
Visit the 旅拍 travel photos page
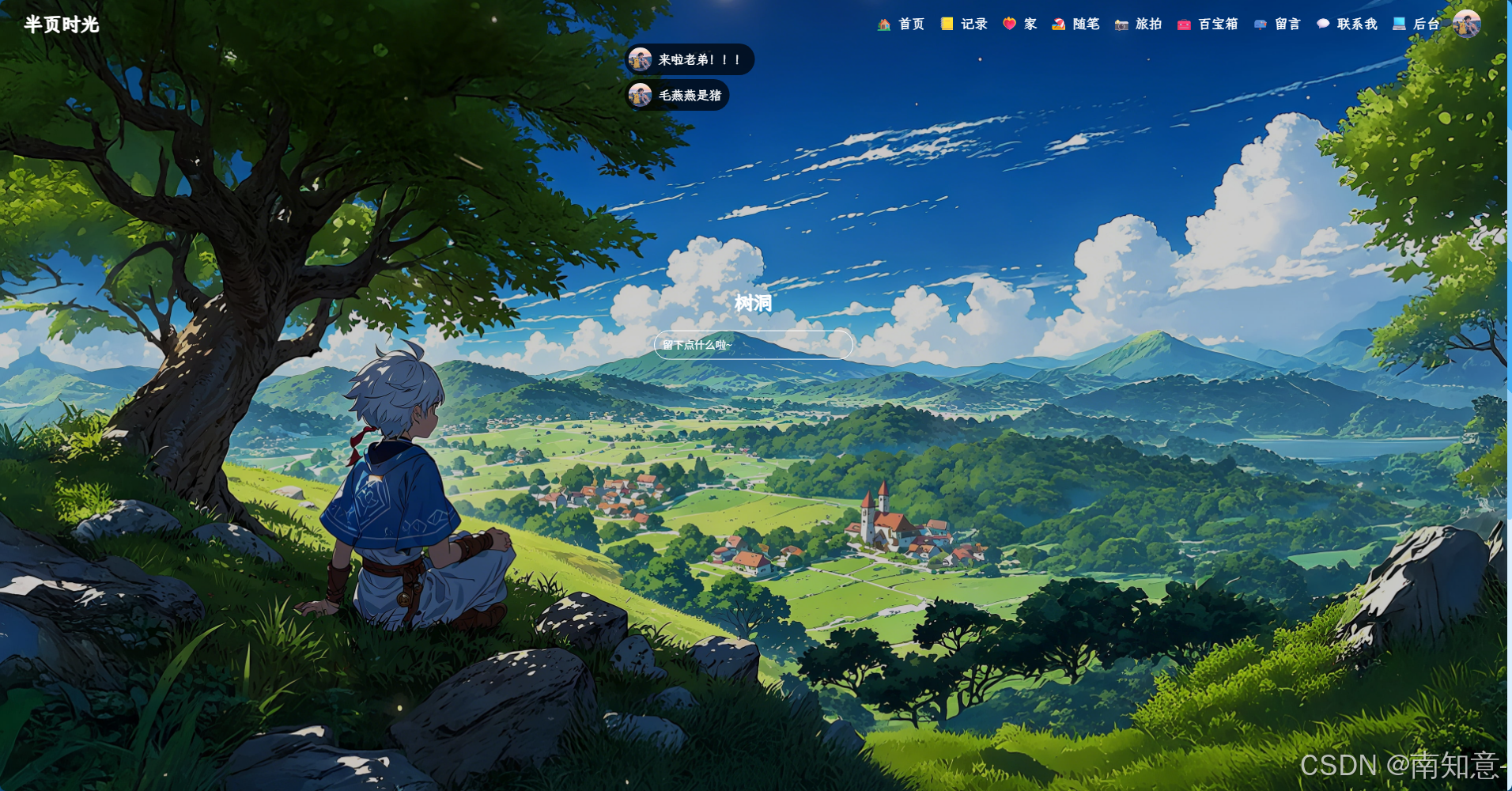pyautogui.click(x=1139, y=25)
